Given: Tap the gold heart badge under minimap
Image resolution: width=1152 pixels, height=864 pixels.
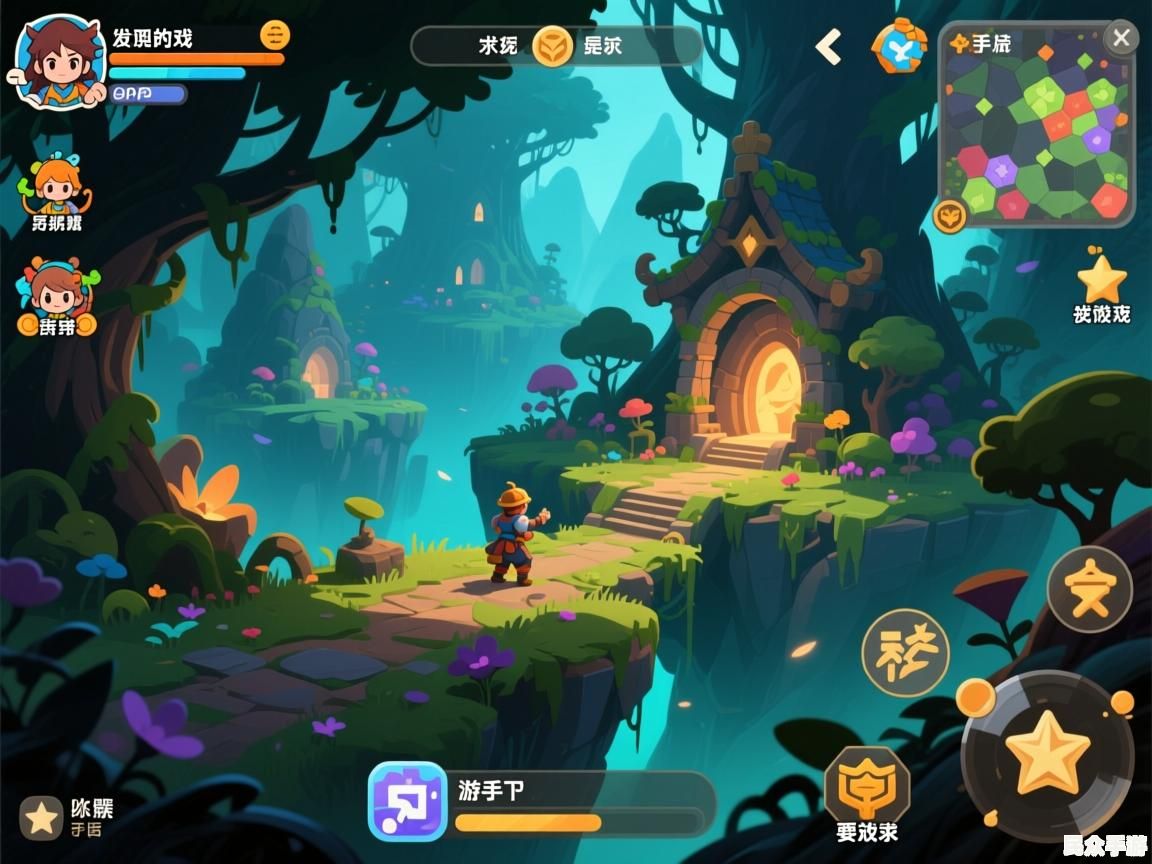Looking at the screenshot, I should tap(949, 215).
